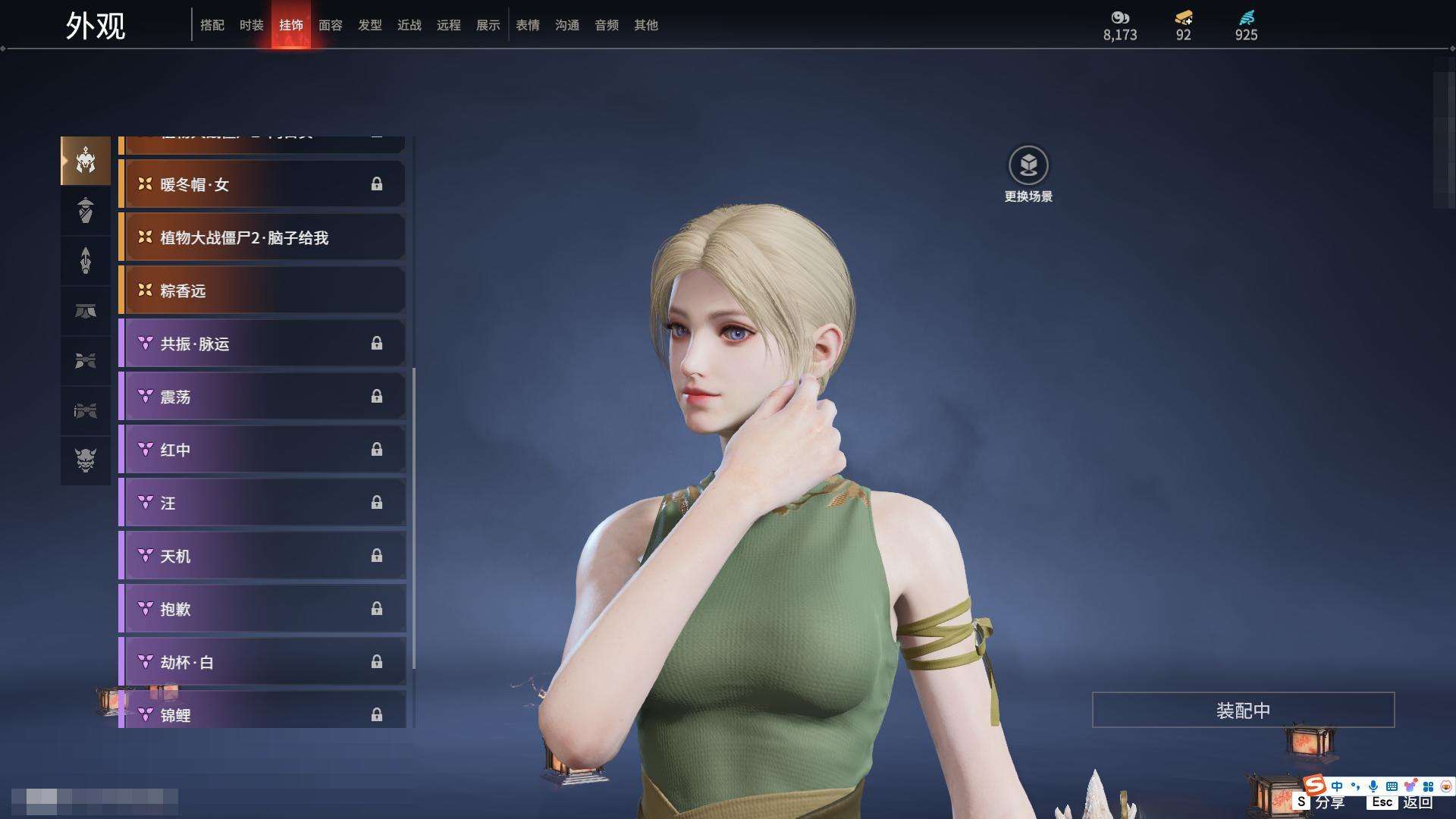Select the 面容 tab
Screen dimensions: 1456x819
coord(330,25)
